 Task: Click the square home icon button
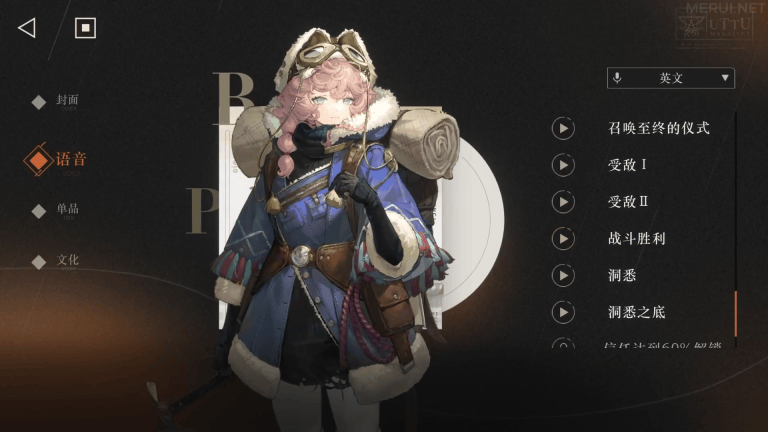tap(86, 28)
